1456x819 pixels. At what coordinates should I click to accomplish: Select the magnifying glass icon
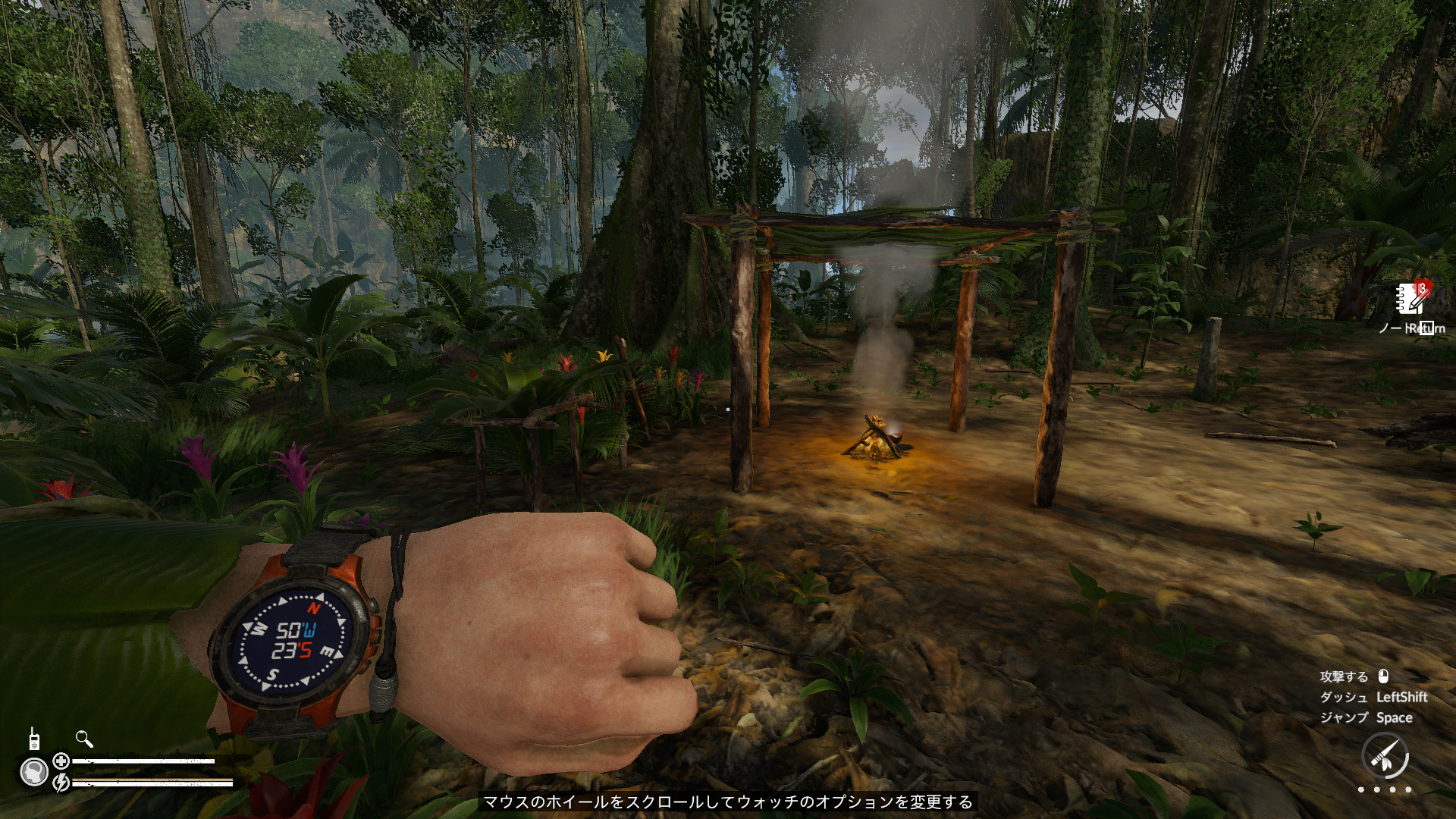pyautogui.click(x=84, y=739)
